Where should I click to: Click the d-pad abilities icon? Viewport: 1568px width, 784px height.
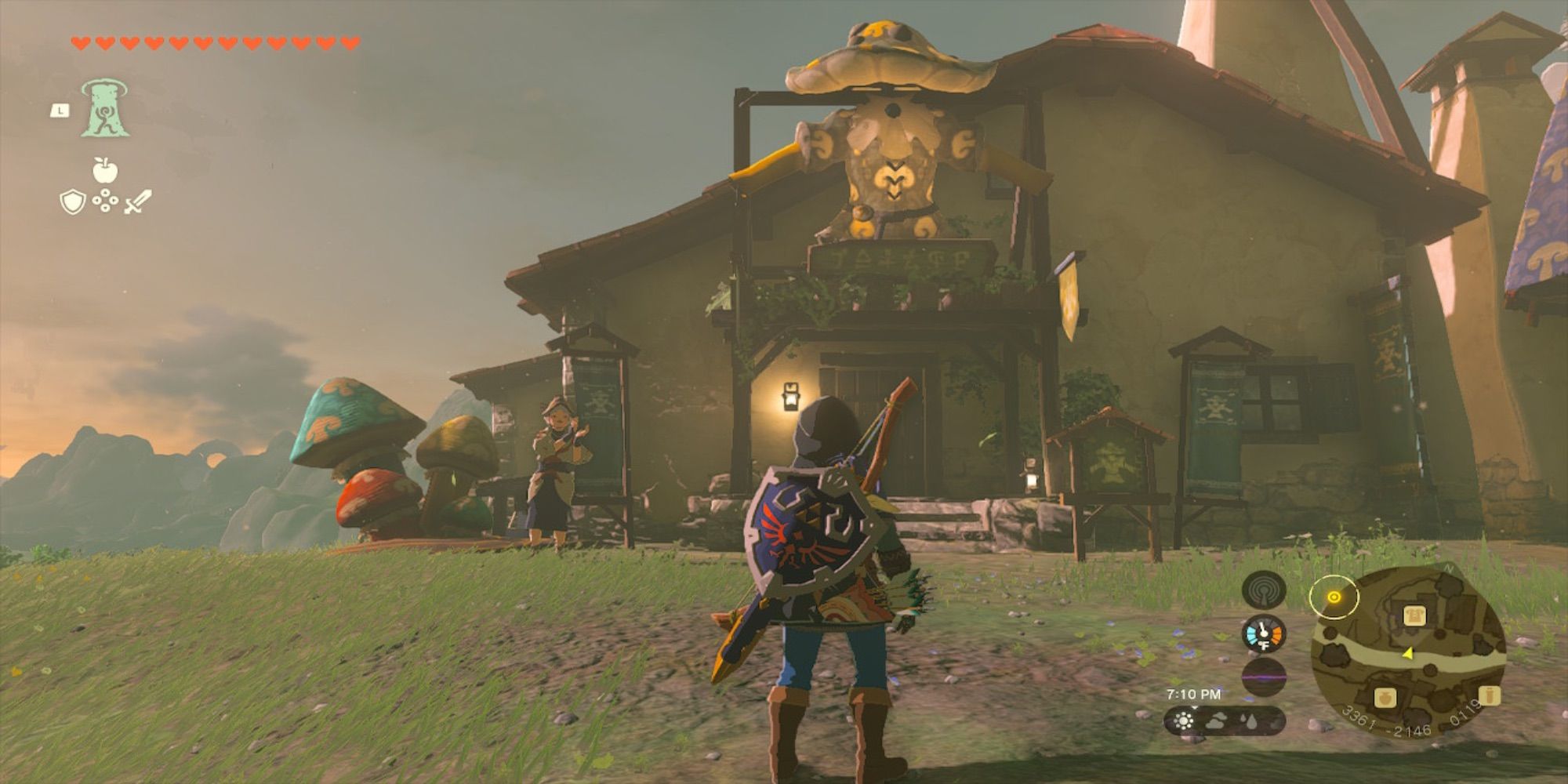105,199
